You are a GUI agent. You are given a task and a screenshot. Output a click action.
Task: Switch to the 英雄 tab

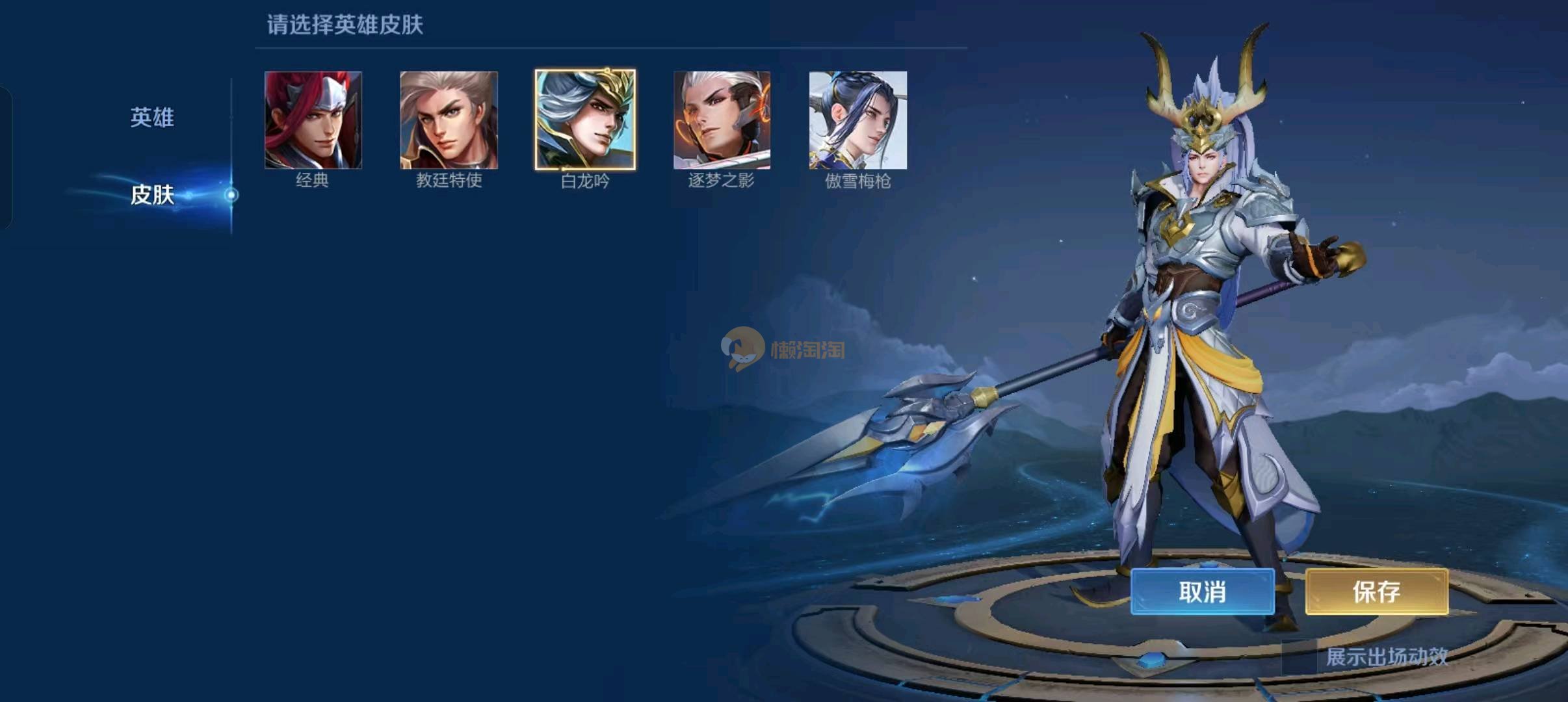click(x=152, y=118)
